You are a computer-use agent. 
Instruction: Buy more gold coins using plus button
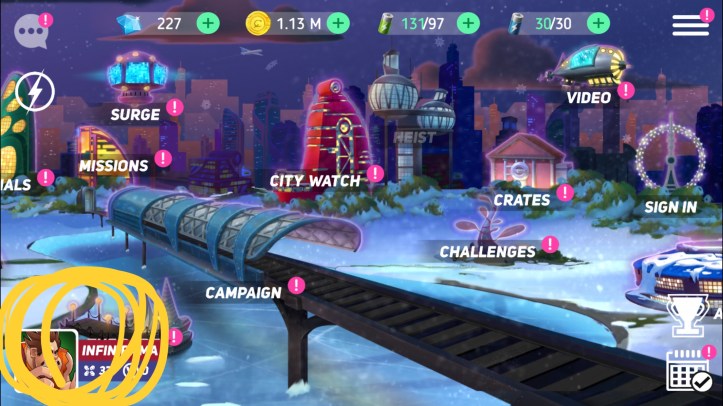[x=338, y=23]
